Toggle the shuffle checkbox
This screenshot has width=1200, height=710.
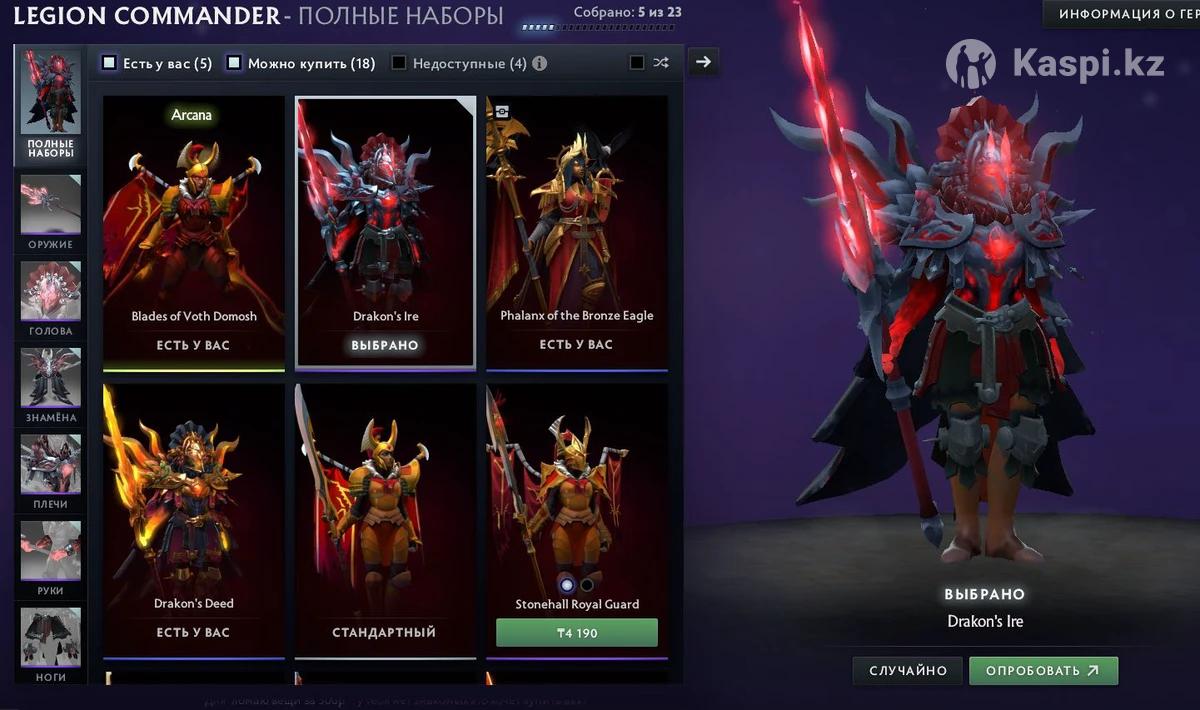(x=637, y=63)
